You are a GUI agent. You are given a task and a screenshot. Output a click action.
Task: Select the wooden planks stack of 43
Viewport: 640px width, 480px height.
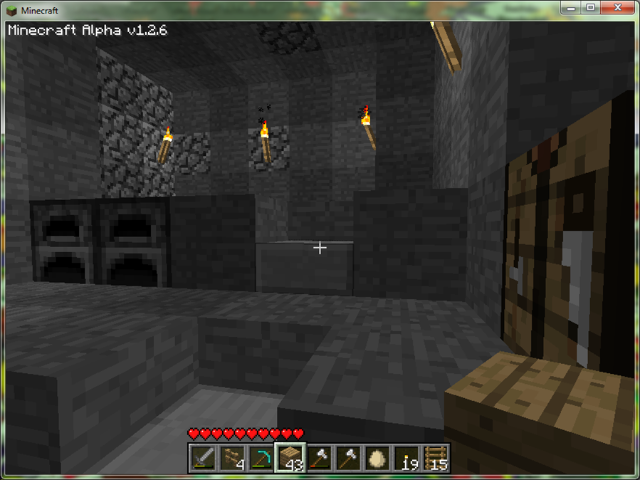coord(291,458)
